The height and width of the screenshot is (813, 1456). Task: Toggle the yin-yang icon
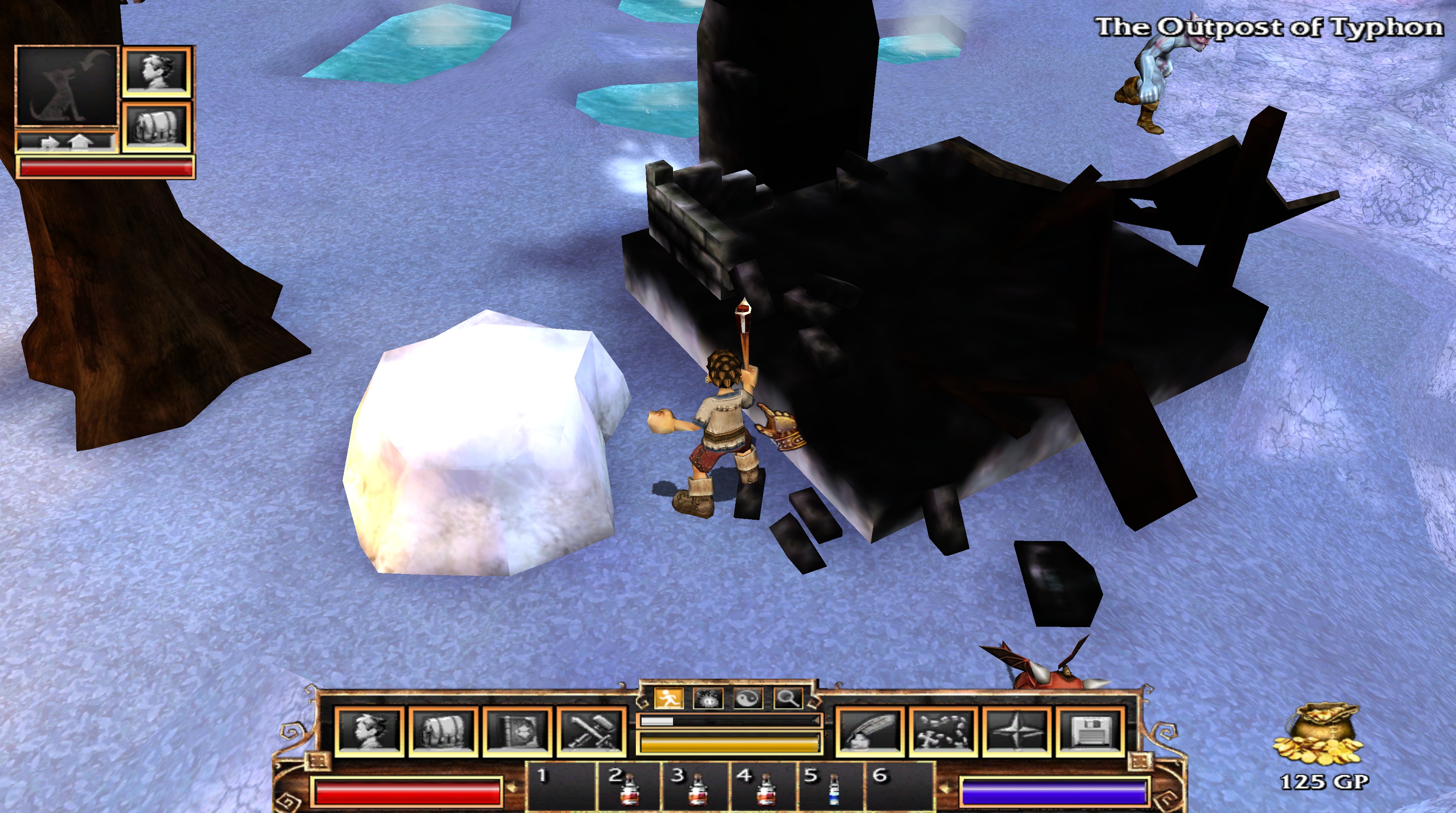pyautogui.click(x=748, y=699)
